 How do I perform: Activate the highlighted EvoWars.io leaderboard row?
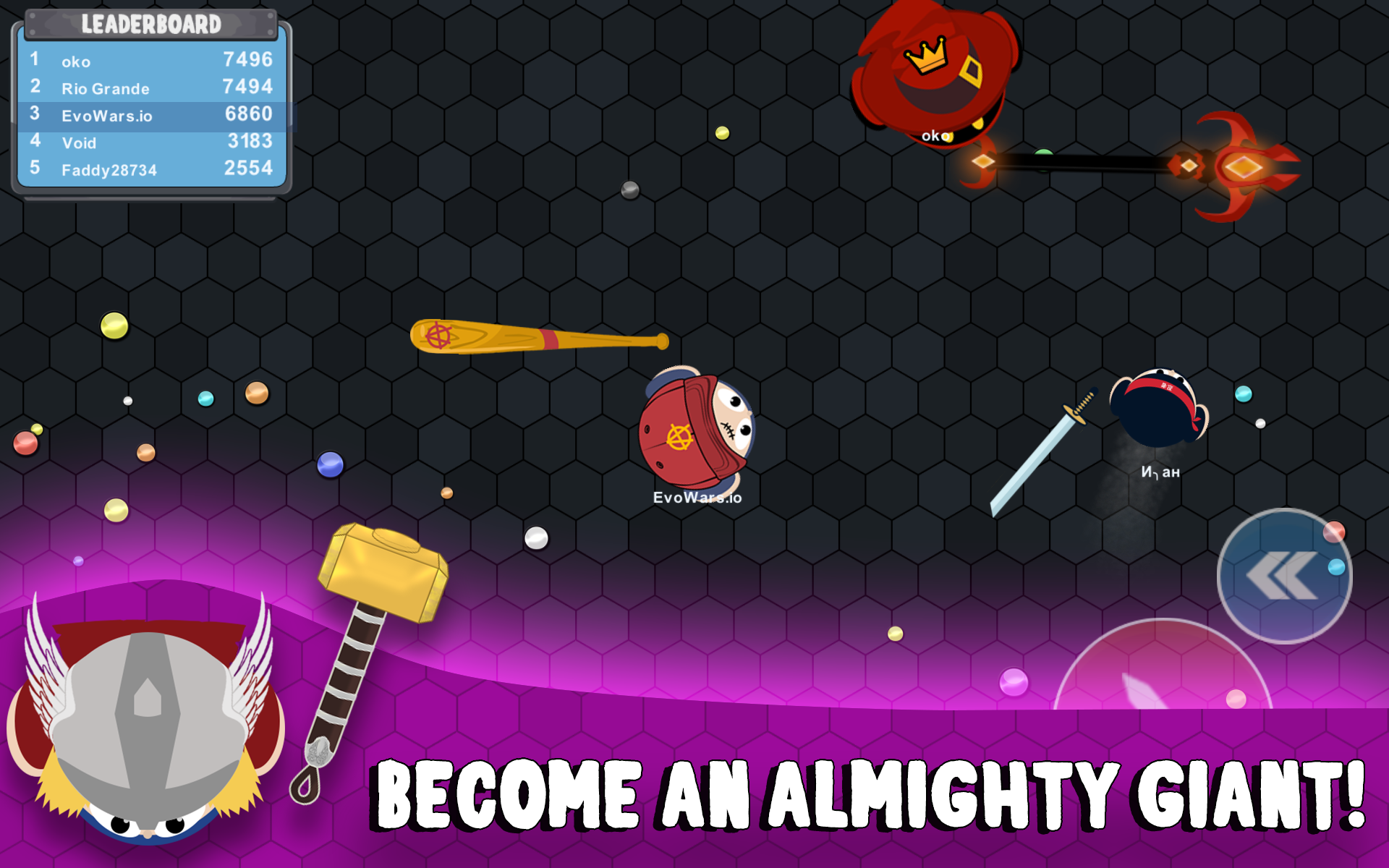145,114
